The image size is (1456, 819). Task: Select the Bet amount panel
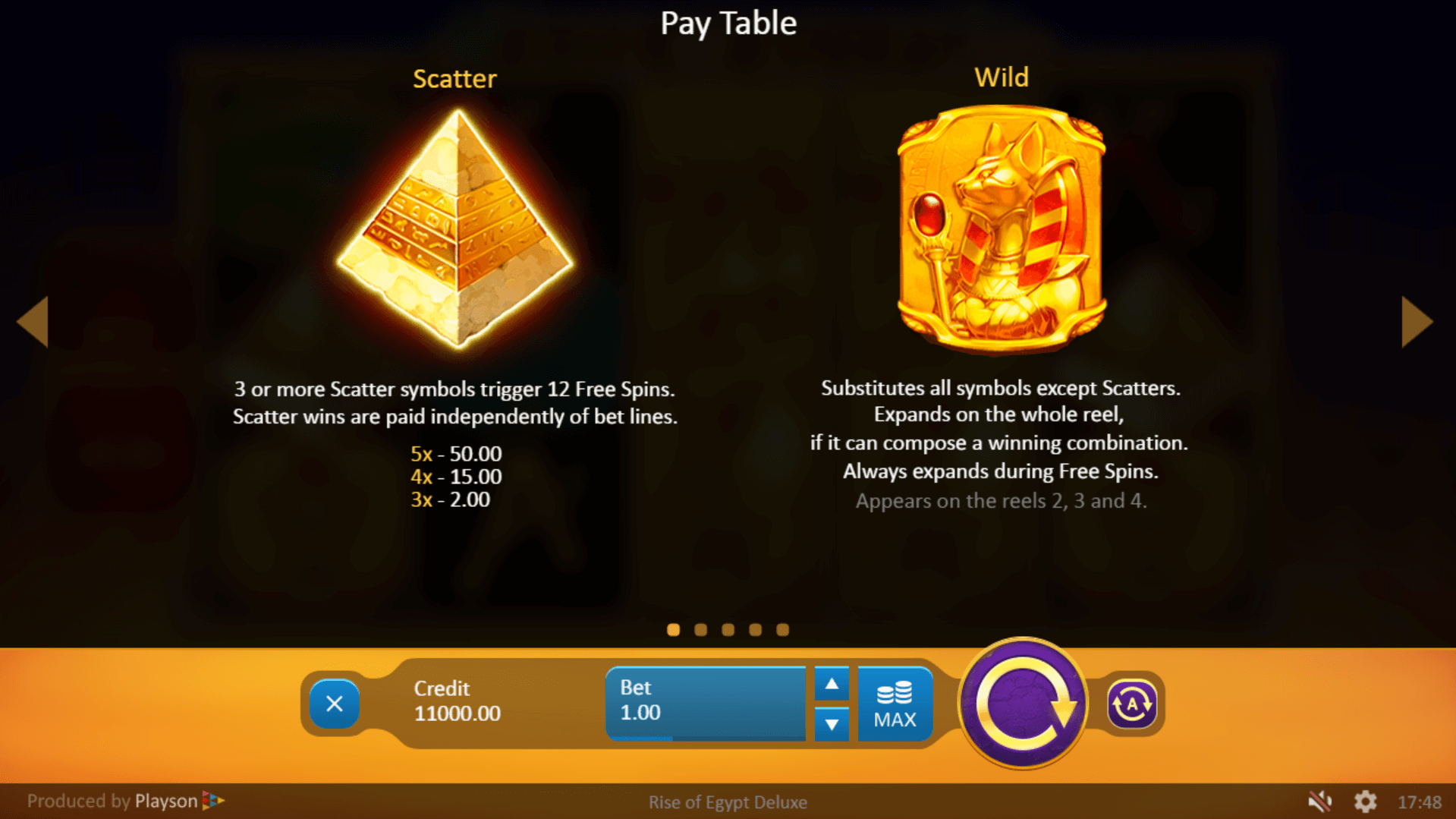(706, 702)
